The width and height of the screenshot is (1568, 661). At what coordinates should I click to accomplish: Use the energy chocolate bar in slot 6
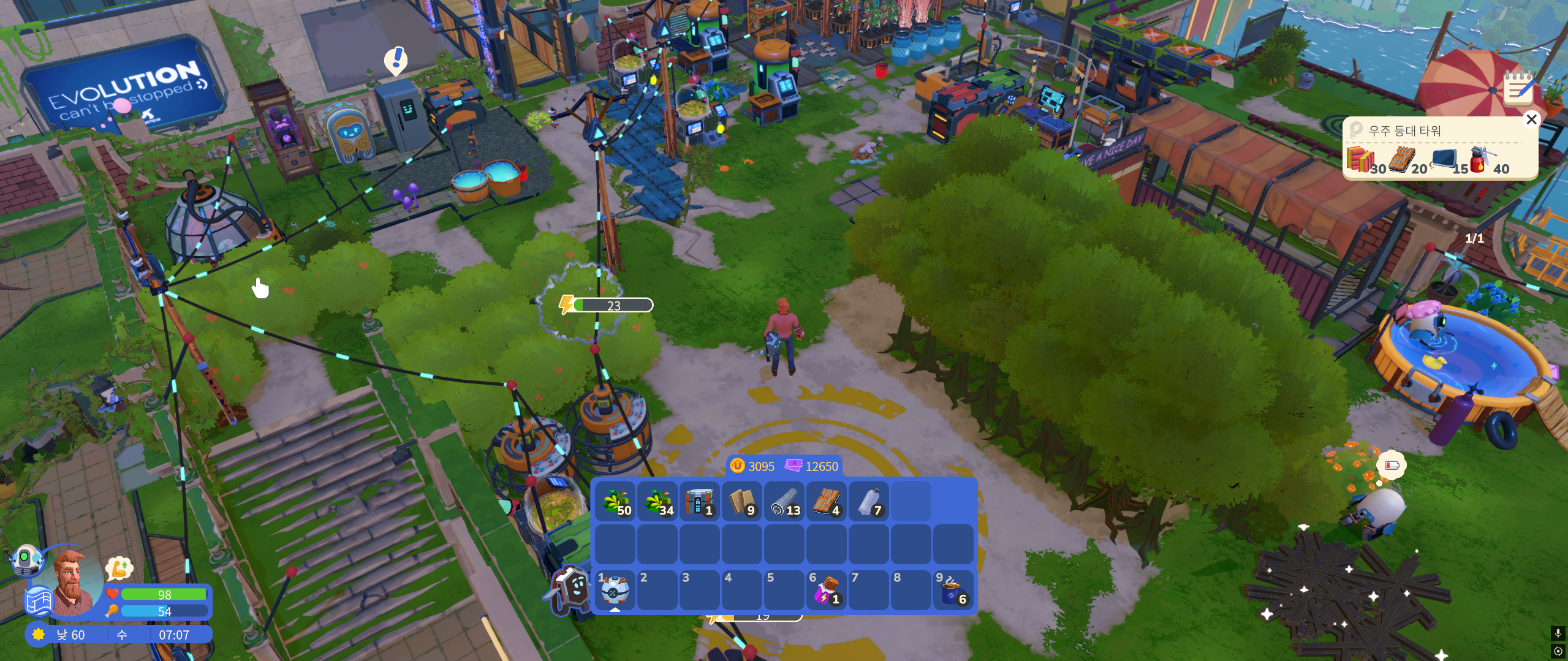pos(827,591)
